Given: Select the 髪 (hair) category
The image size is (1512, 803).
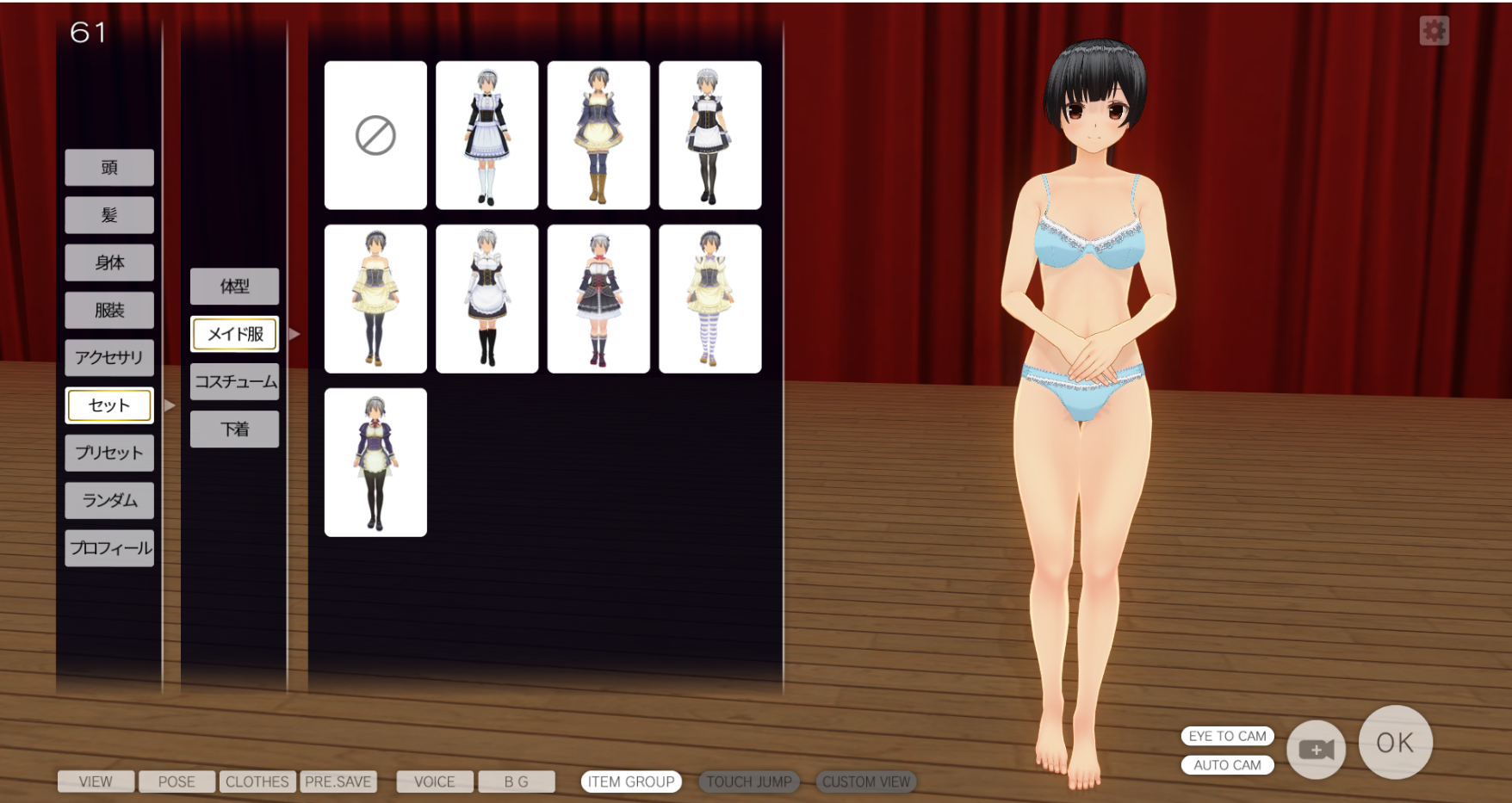Looking at the screenshot, I should click(109, 215).
